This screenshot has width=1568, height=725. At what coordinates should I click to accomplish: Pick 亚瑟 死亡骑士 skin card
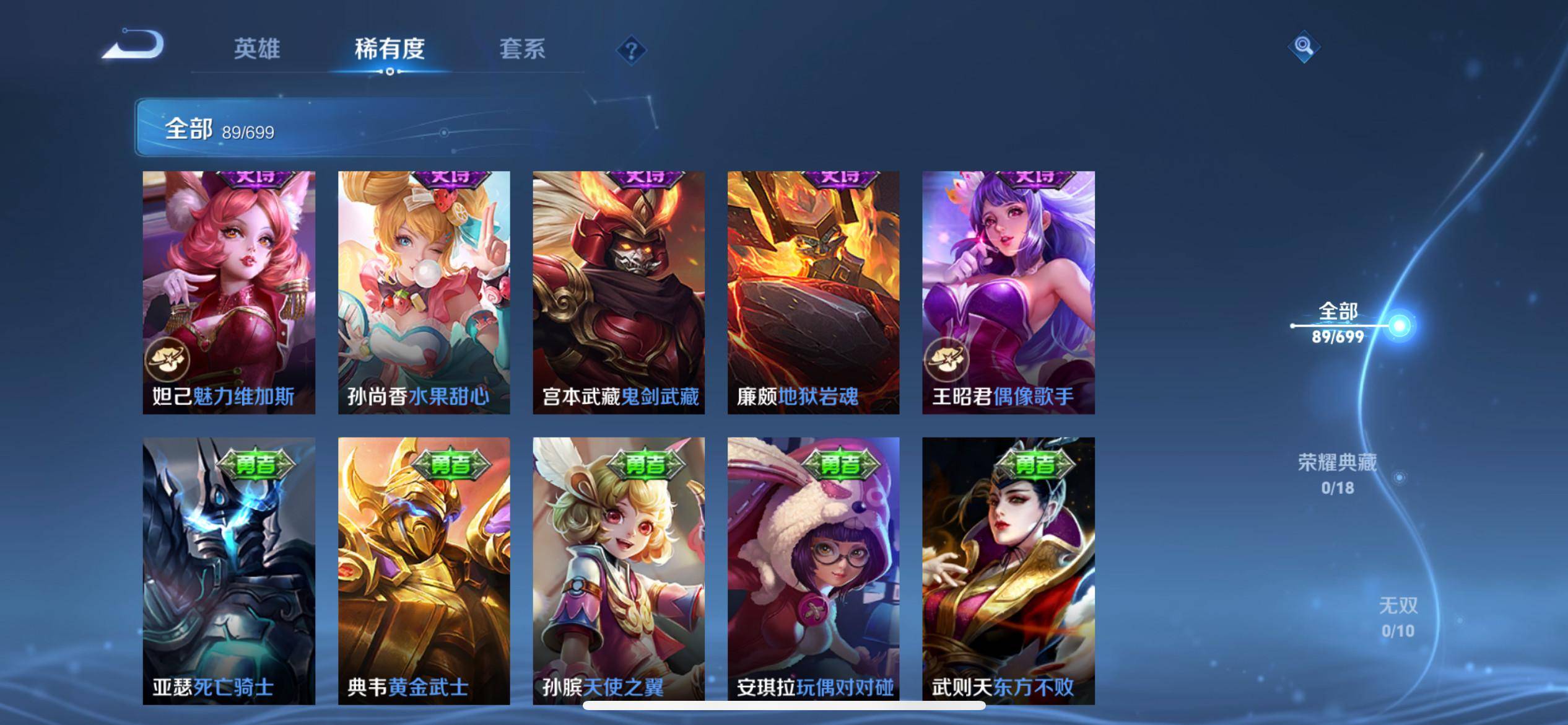tap(229, 570)
